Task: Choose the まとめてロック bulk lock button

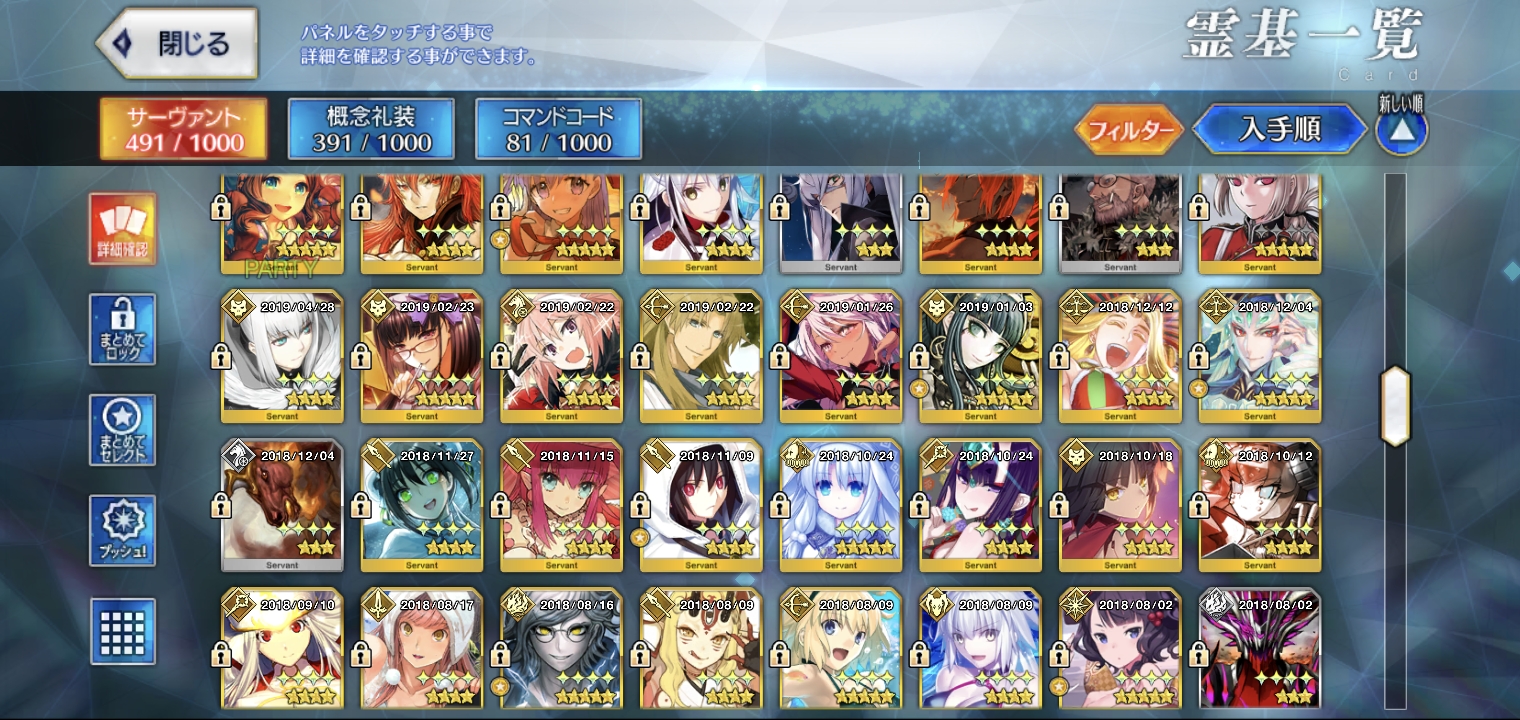Action: [x=122, y=329]
